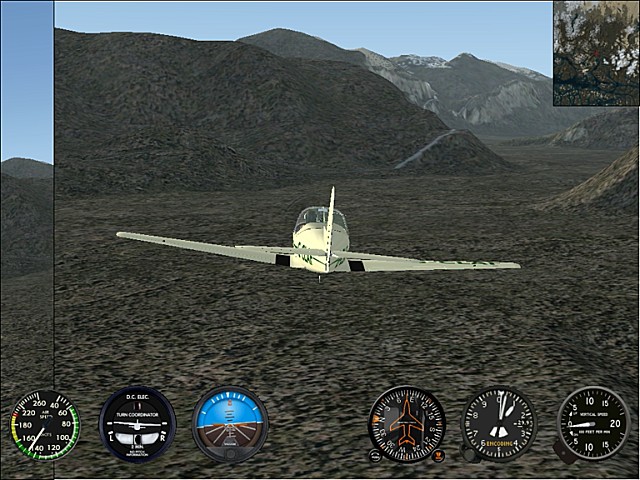Select the airspeed indicator gauge
Screen dimensions: 640x480
pyautogui.click(x=45, y=425)
